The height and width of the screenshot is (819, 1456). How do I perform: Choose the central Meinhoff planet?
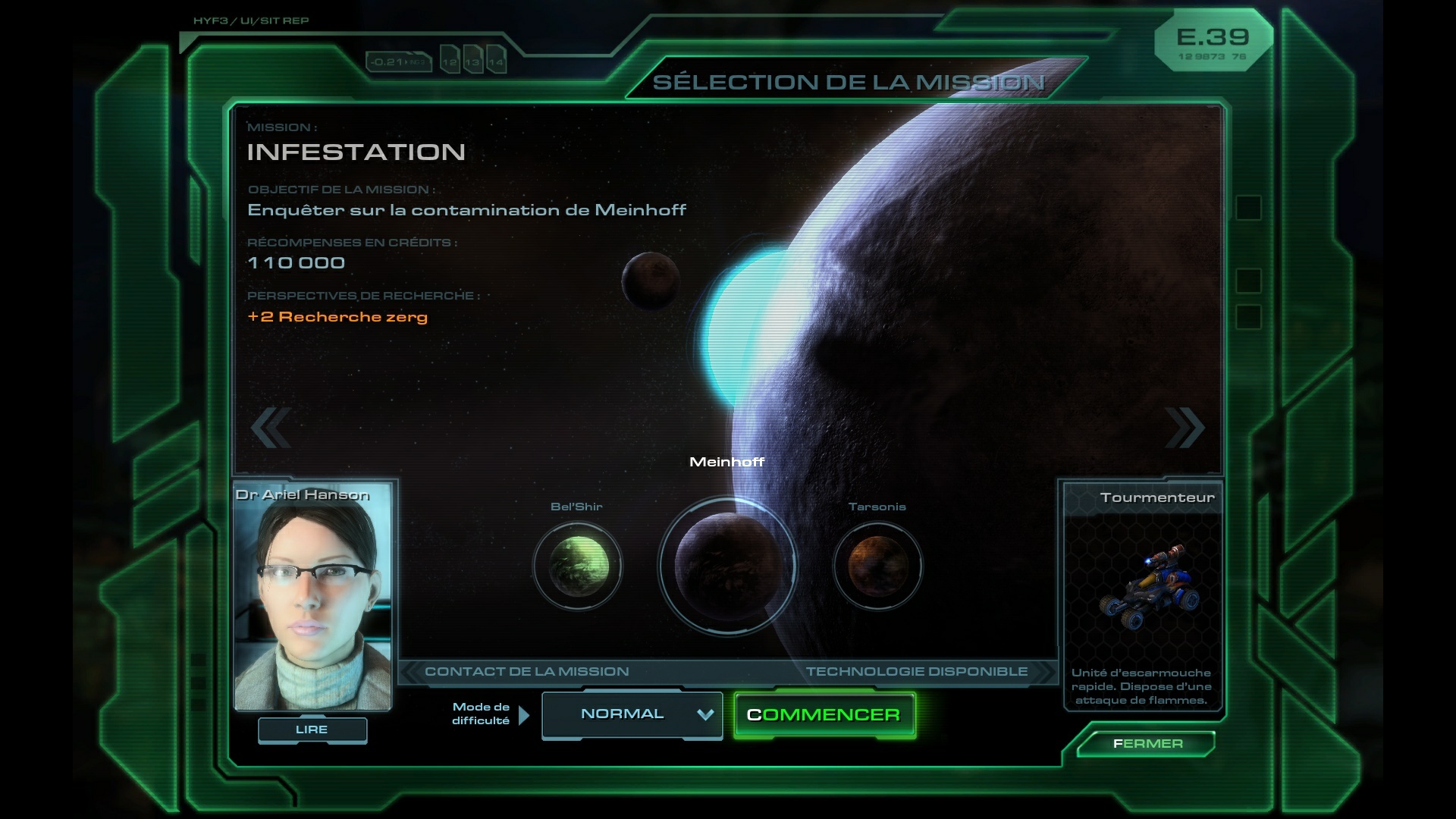click(x=727, y=565)
